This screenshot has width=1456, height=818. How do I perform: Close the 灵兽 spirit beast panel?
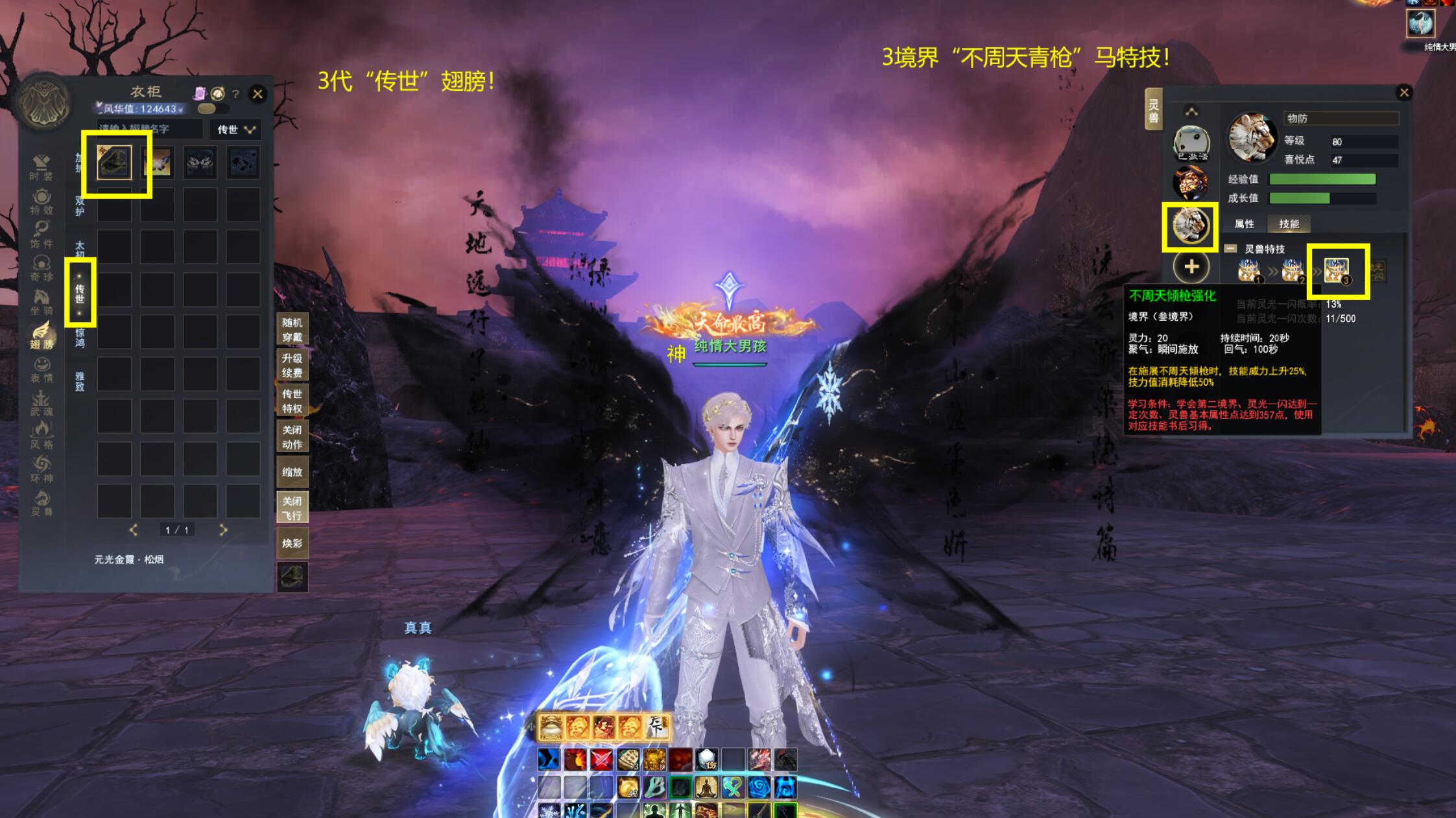[x=1404, y=93]
